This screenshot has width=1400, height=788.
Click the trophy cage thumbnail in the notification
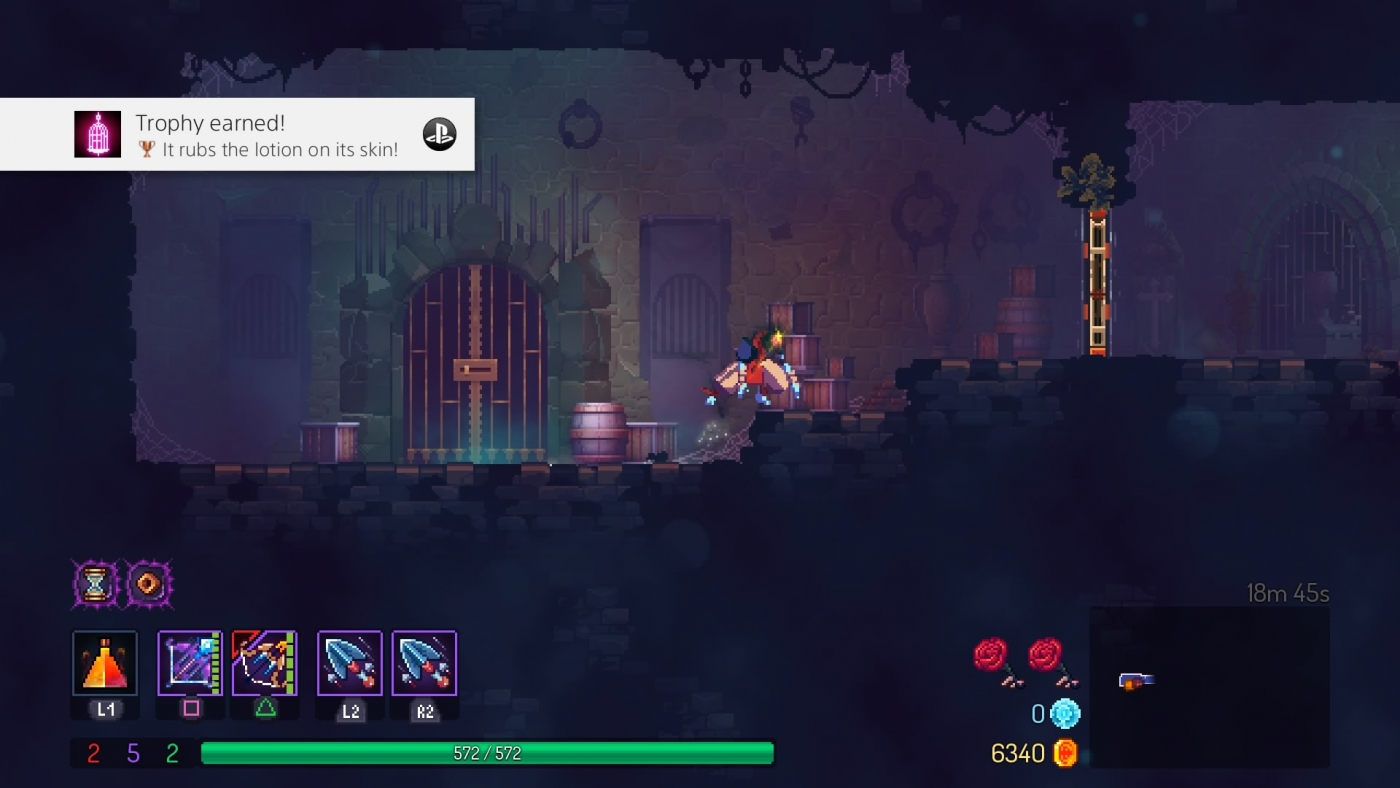point(97,134)
